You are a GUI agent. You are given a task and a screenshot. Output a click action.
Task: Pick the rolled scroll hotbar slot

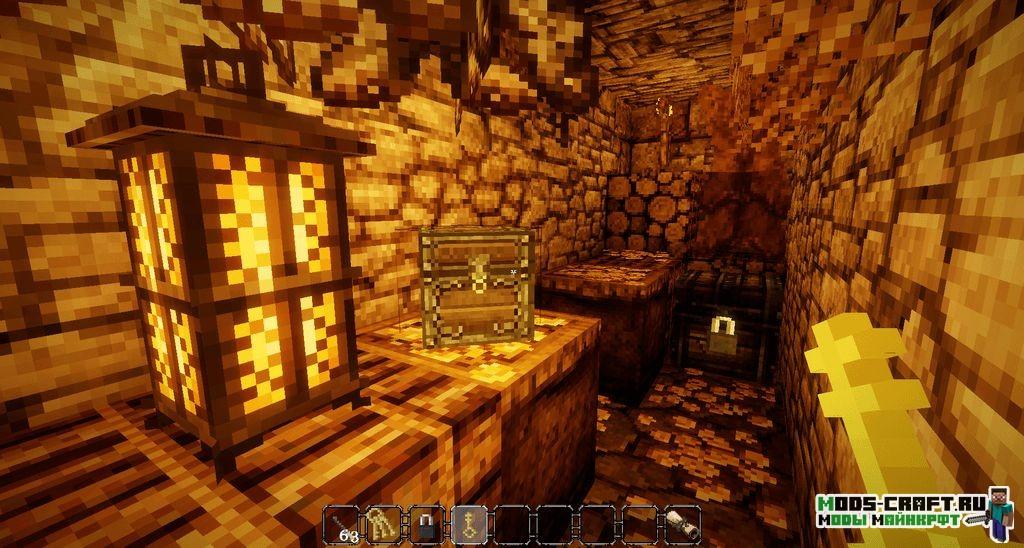pyautogui.click(x=683, y=525)
